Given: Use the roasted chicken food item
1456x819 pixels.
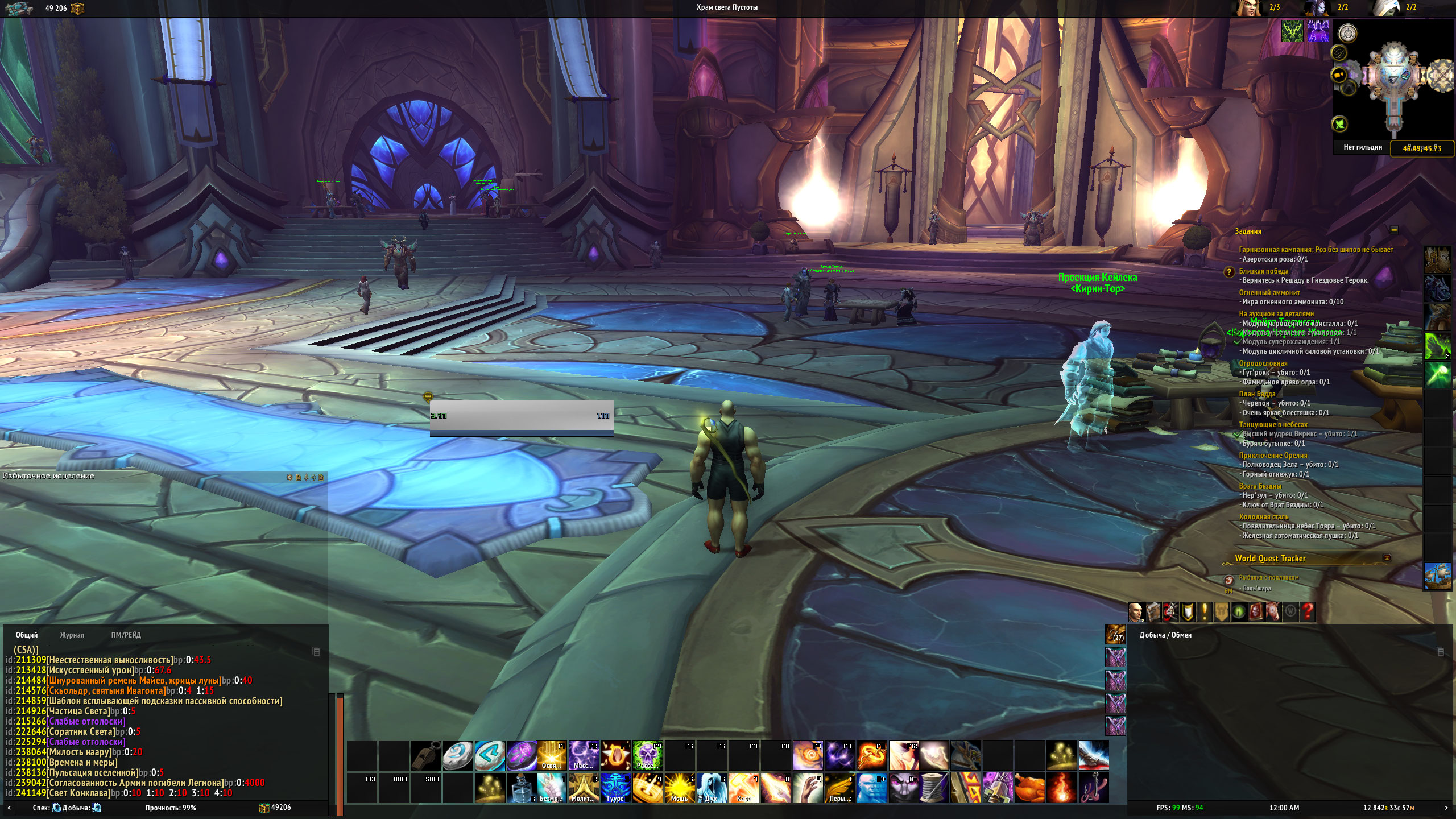Looking at the screenshot, I should (x=1030, y=787).
